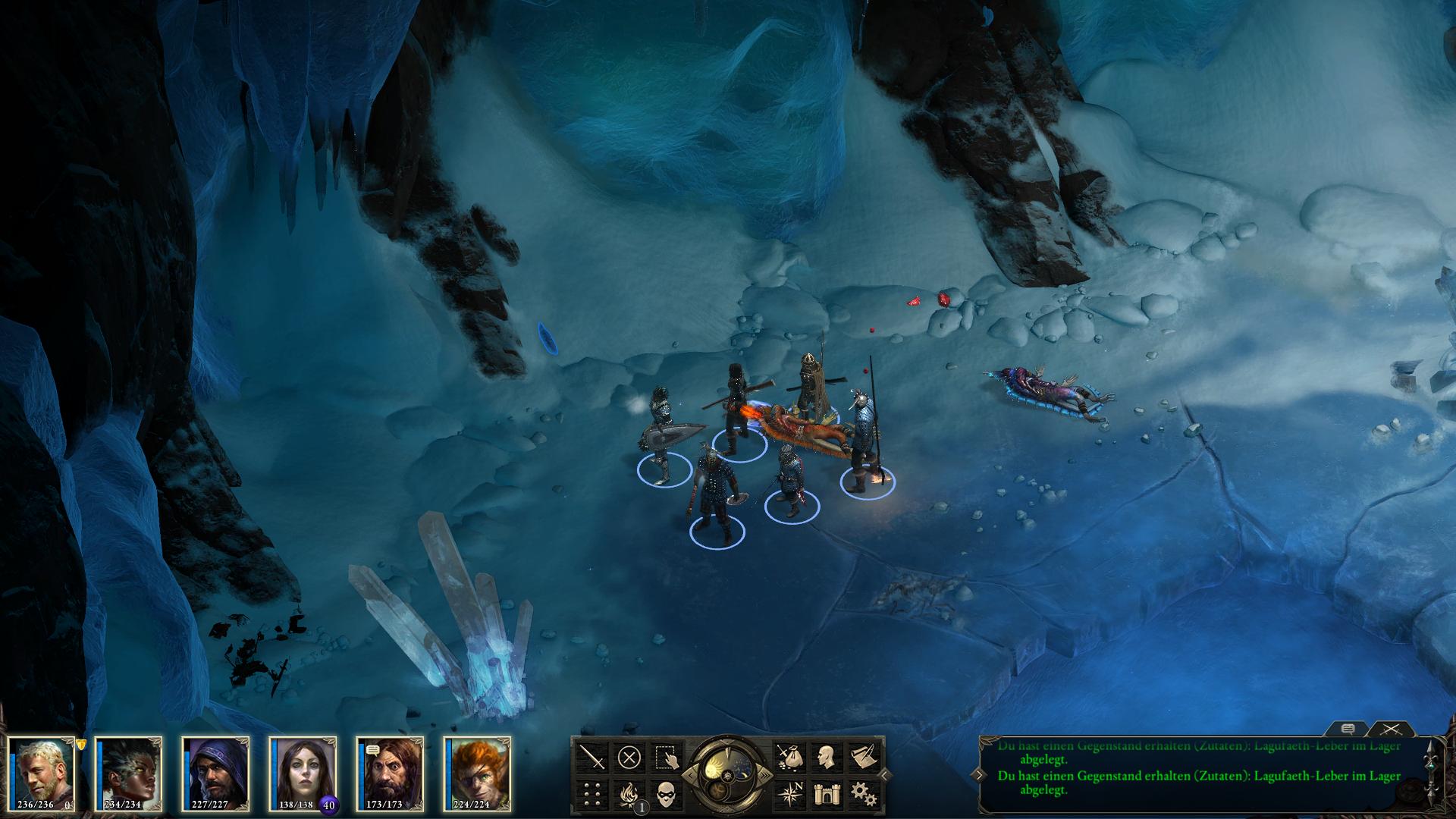Open the party formation menu
Image resolution: width=1456 pixels, height=819 pixels.
tap(592, 793)
